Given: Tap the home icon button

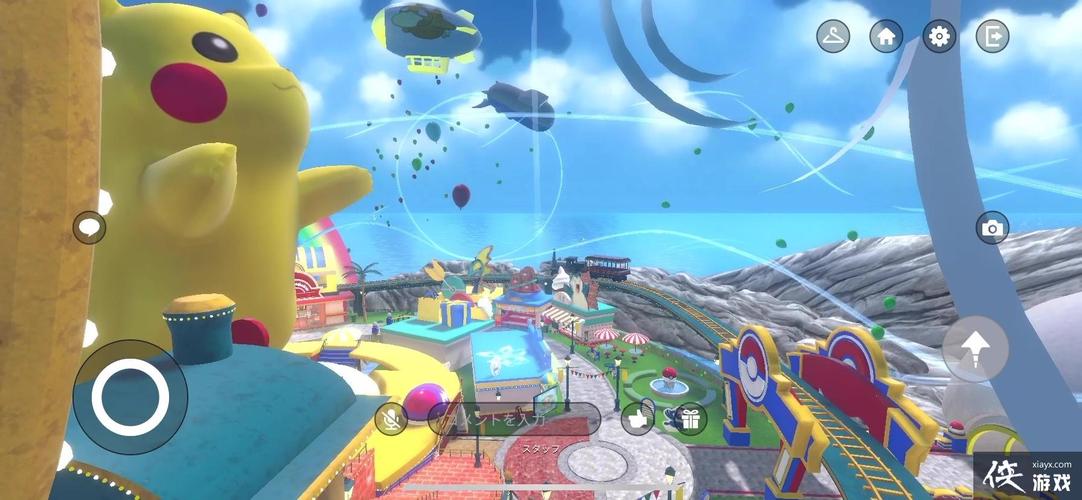Looking at the screenshot, I should click(886, 37).
